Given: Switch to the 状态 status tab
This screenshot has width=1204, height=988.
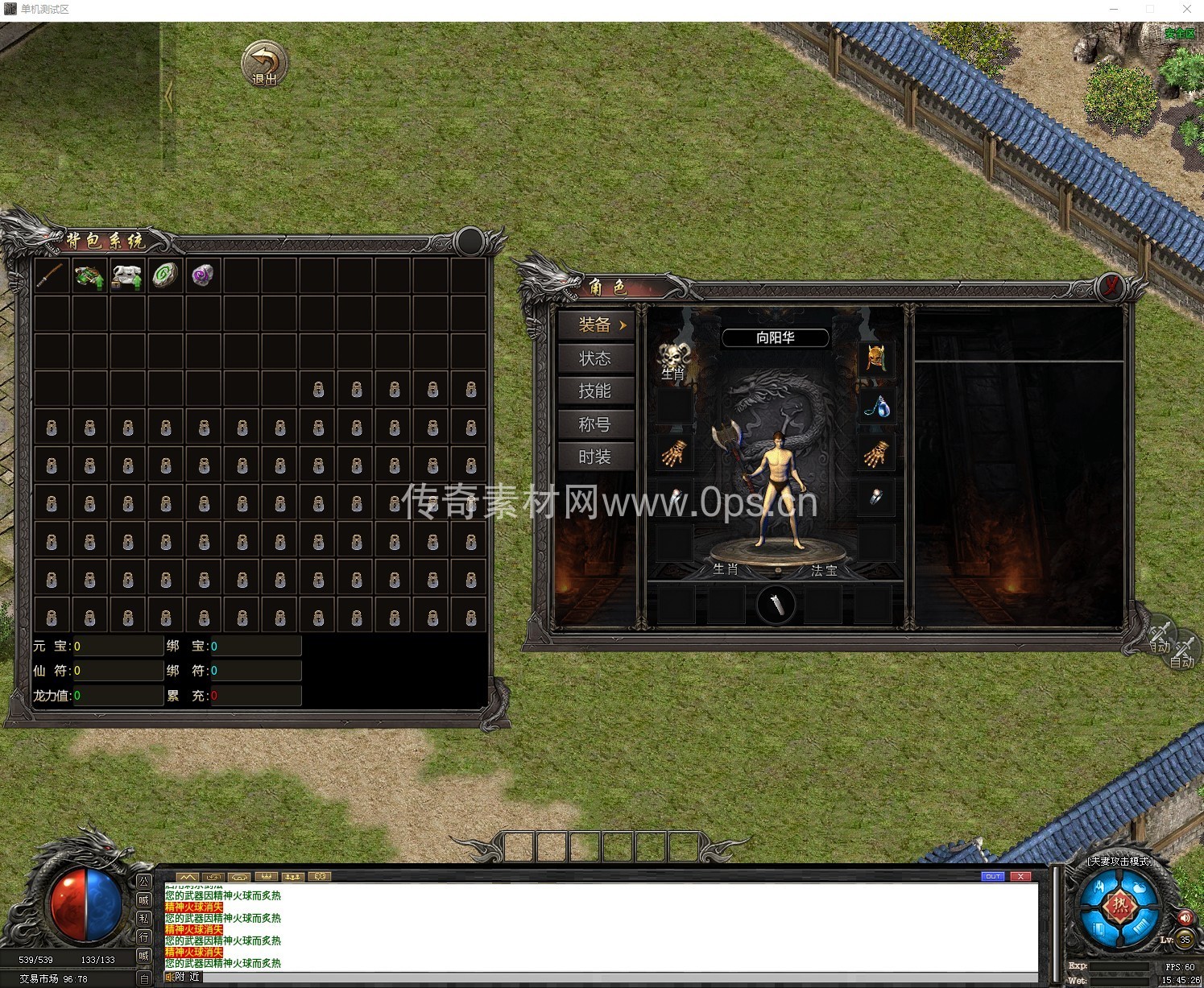Looking at the screenshot, I should tap(595, 358).
